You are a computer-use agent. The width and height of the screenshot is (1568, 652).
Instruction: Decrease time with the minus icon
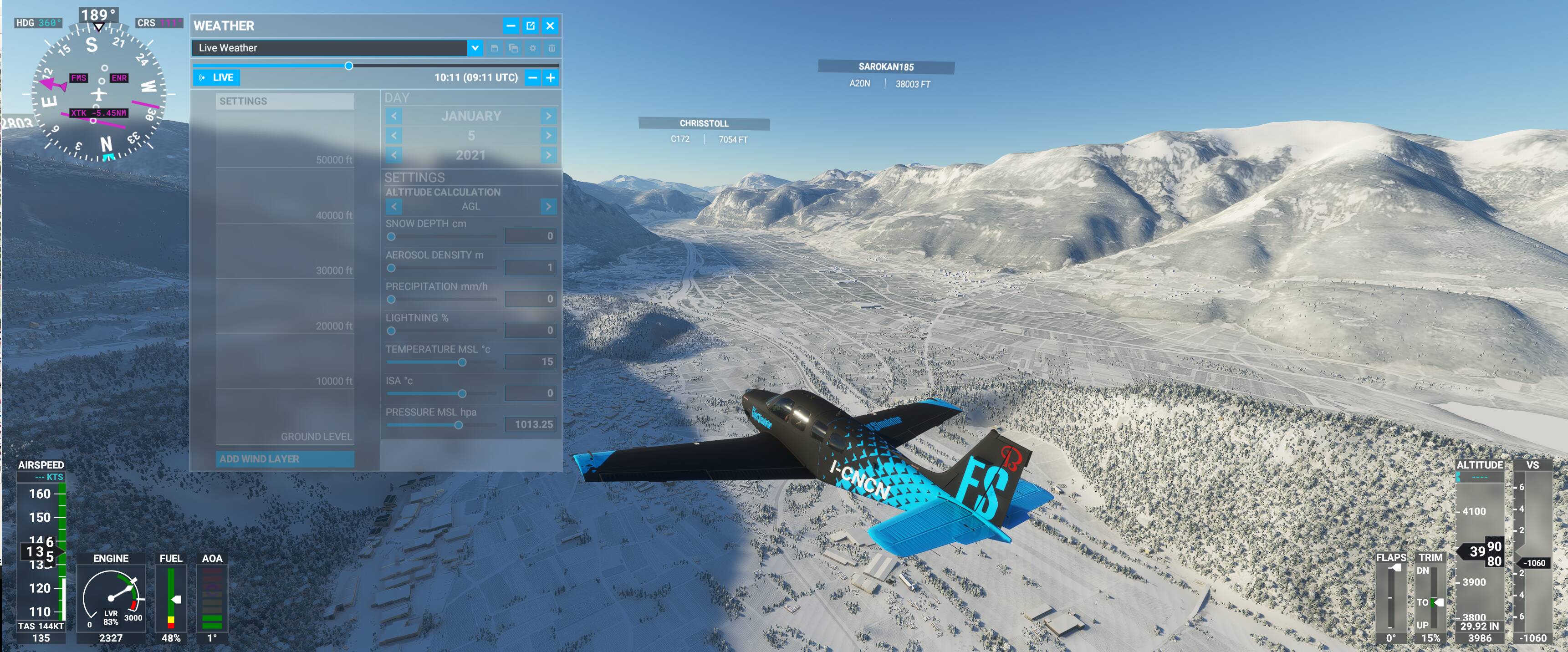531,78
